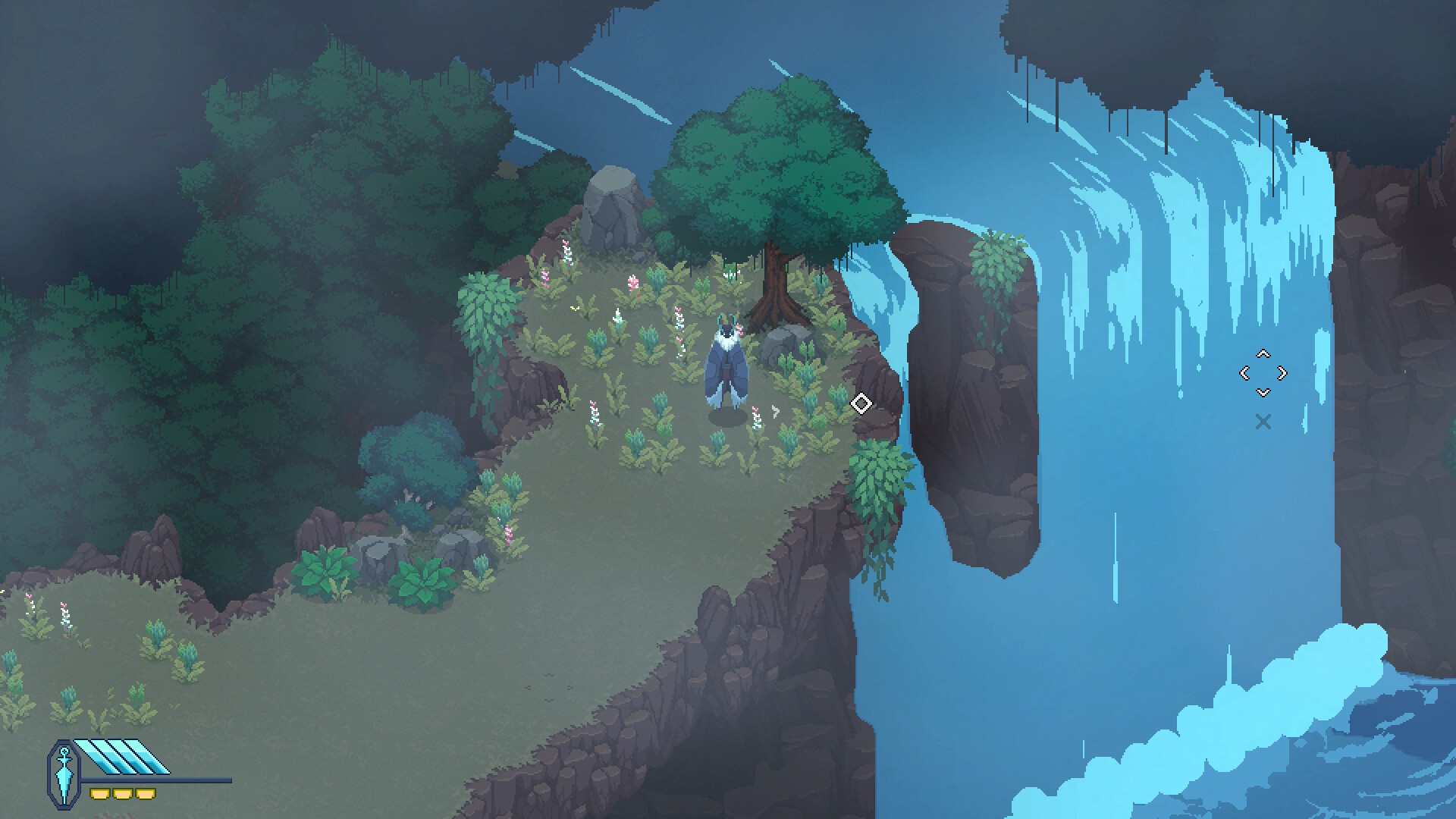Click the center of the chevron navigation cluster
Viewport: 1456px width, 819px height.
pos(1263,374)
